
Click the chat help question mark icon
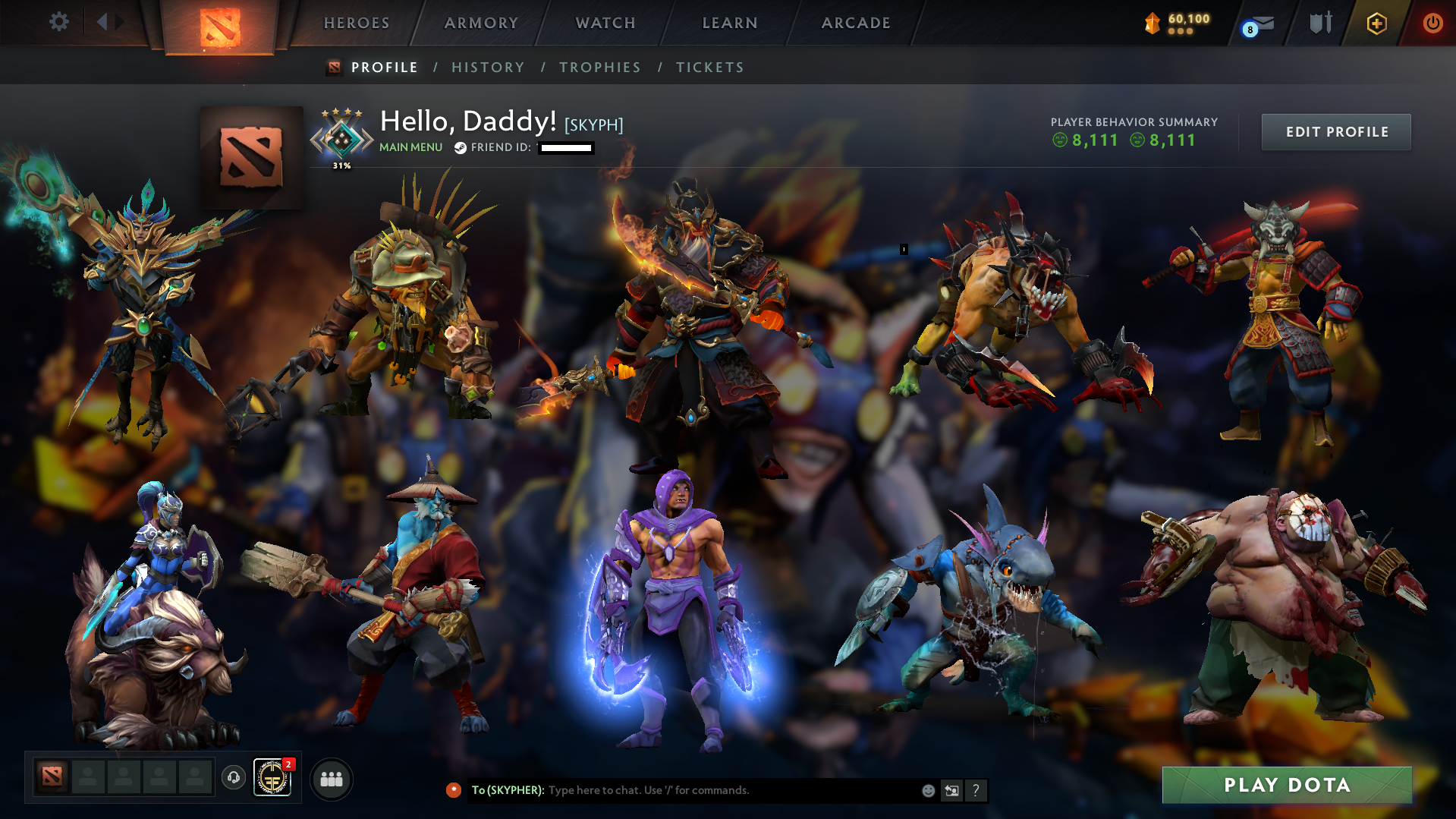[x=976, y=790]
